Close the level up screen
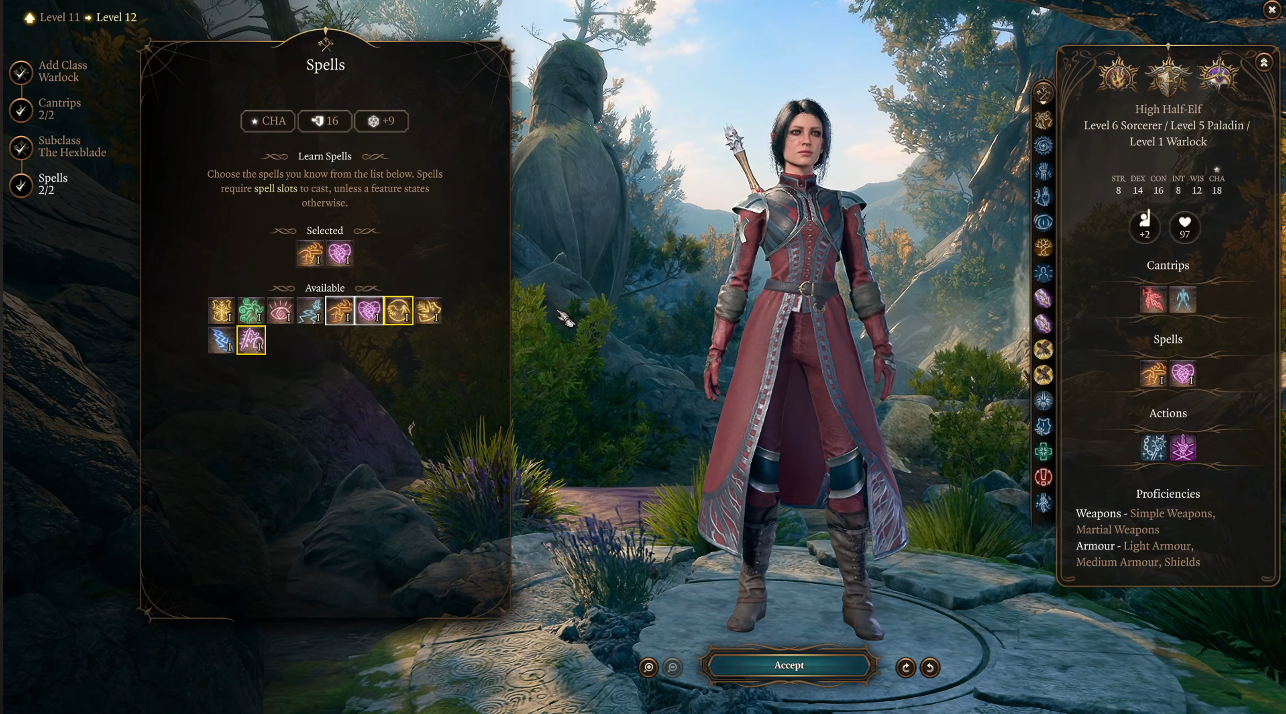 [x=1273, y=9]
